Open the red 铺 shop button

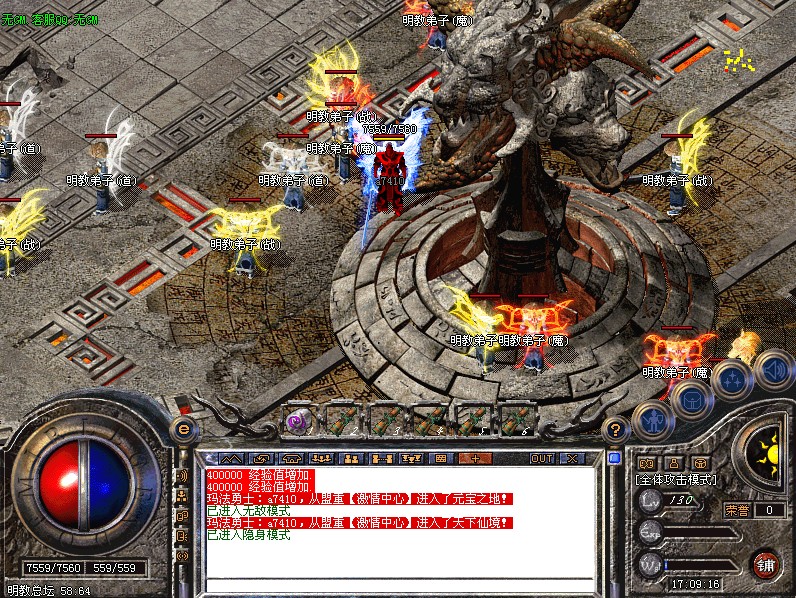(767, 565)
